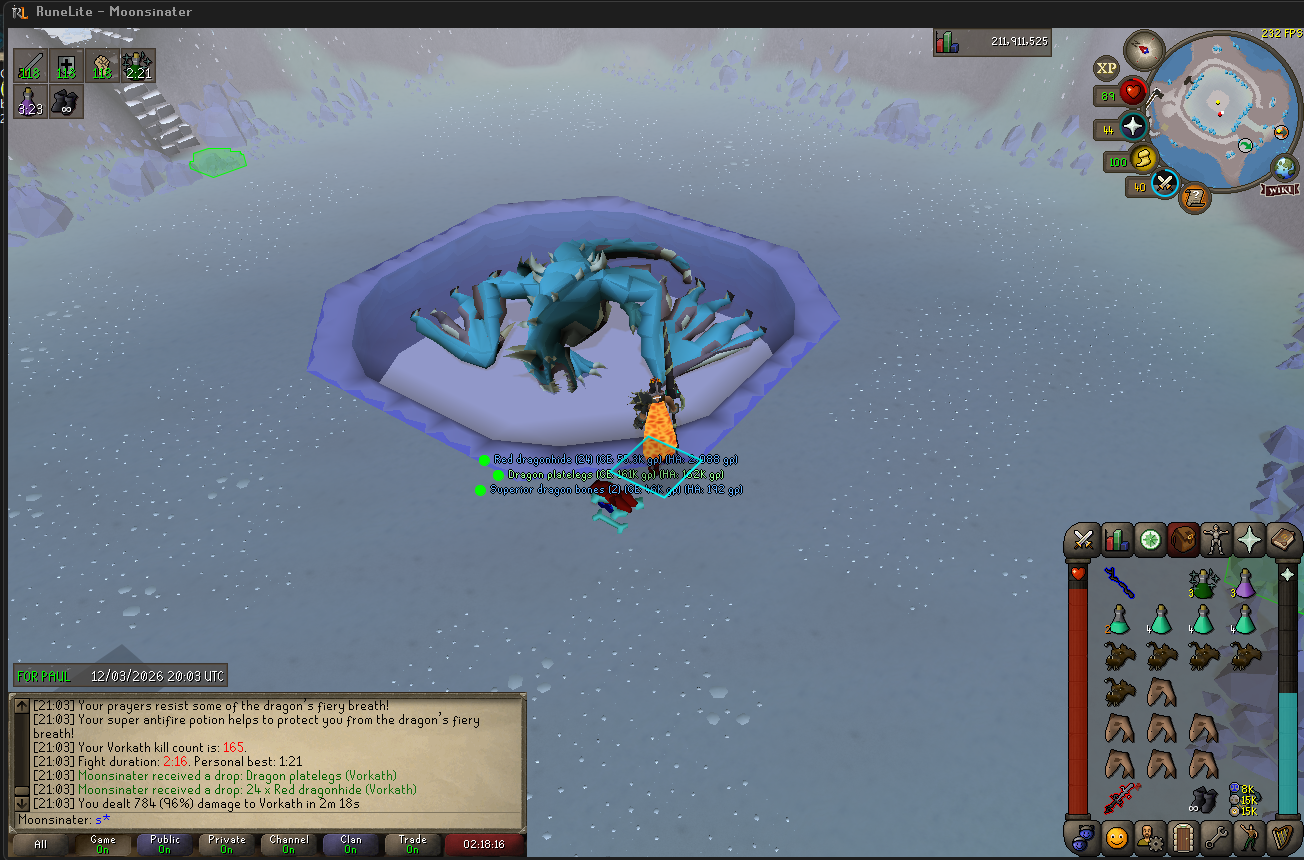The image size is (1304, 860).
Task: Toggle the XP drops orb
Action: click(1106, 69)
